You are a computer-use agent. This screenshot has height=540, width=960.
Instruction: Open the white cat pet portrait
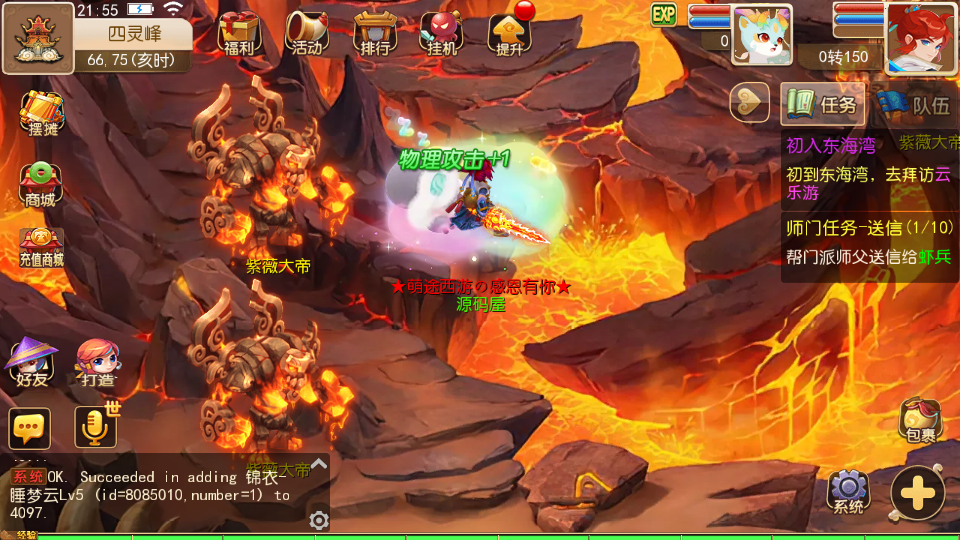click(x=762, y=36)
